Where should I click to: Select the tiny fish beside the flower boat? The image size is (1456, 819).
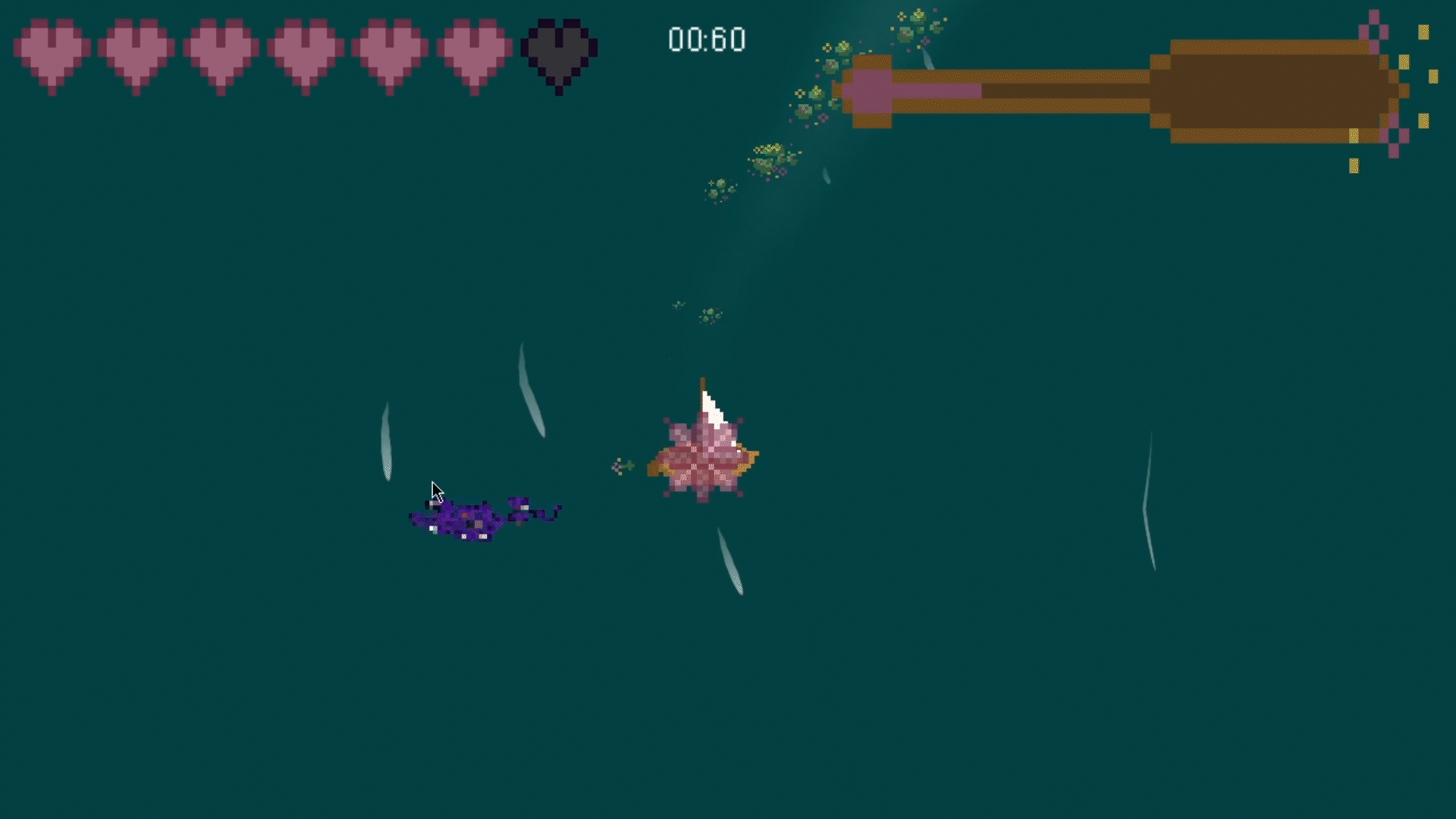622,465
